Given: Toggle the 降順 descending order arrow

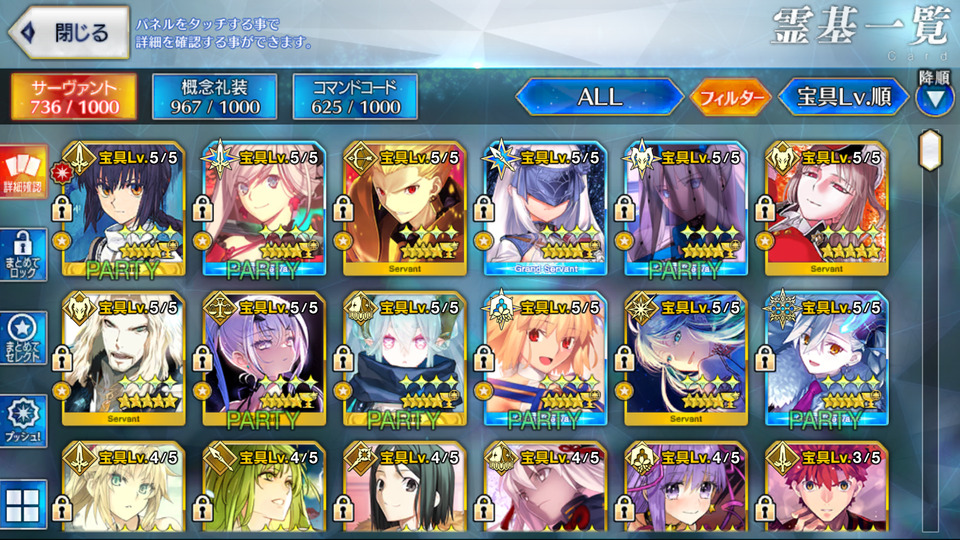Looking at the screenshot, I should click(934, 98).
